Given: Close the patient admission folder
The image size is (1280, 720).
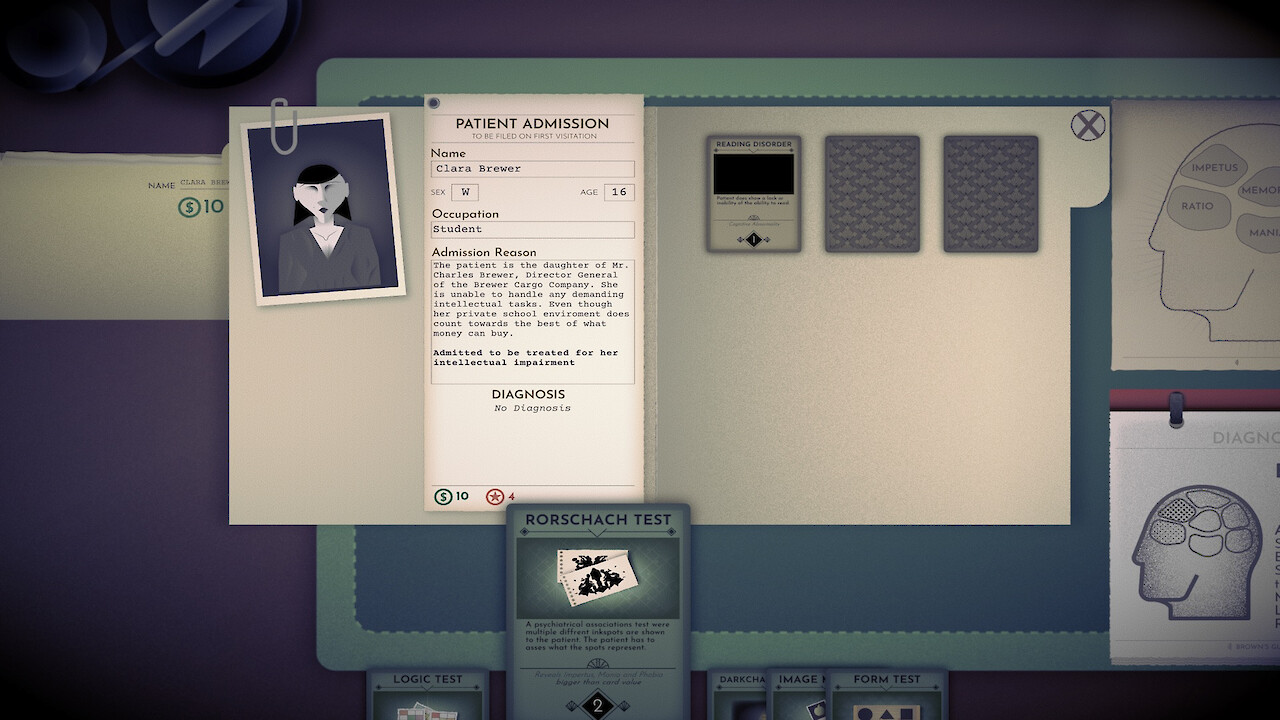Looking at the screenshot, I should tap(1088, 125).
